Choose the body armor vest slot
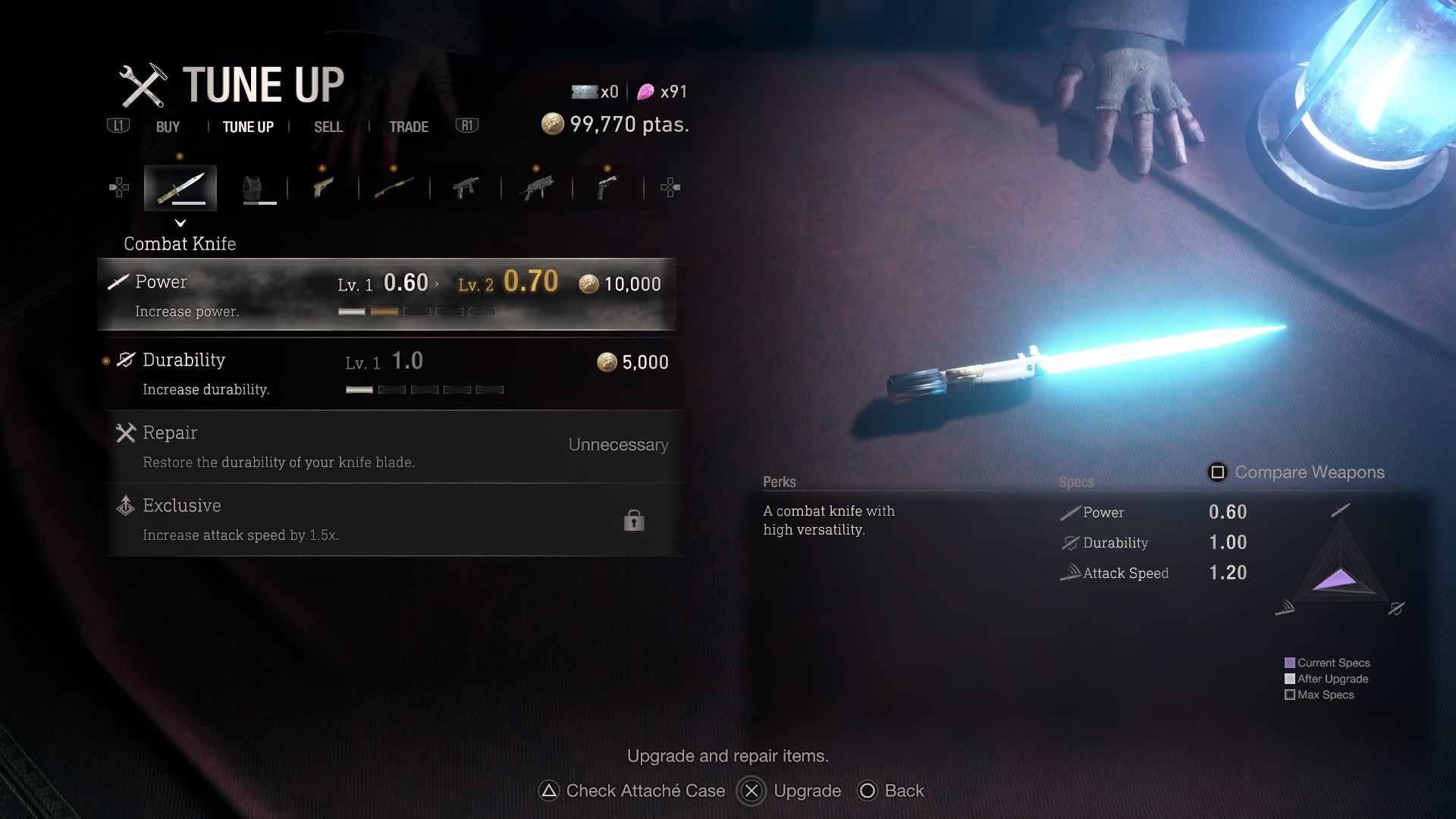This screenshot has height=819, width=1456. [x=253, y=187]
